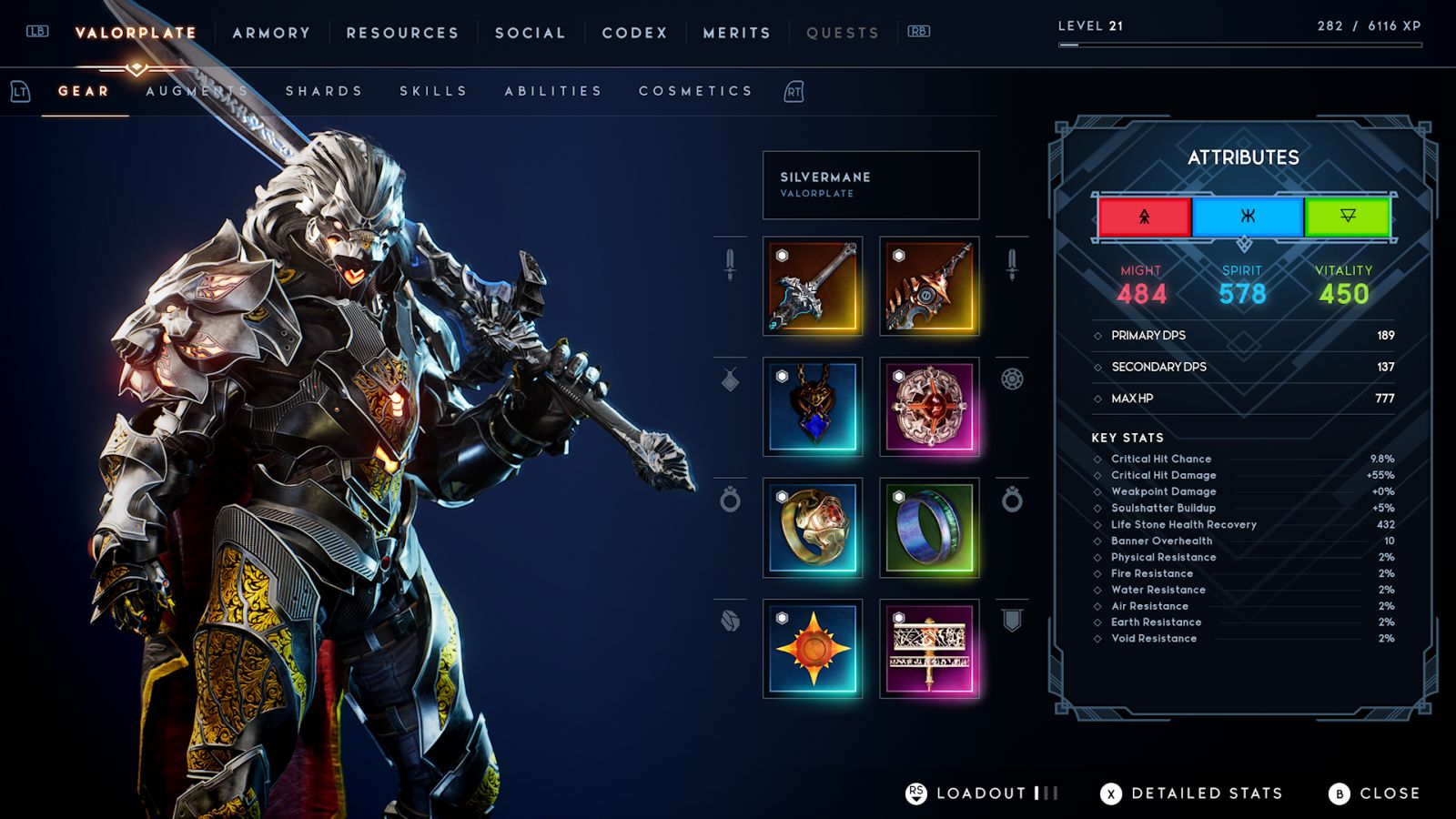Pick the round charm slot with red gem
The width and height of the screenshot is (1456, 819).
tap(929, 407)
